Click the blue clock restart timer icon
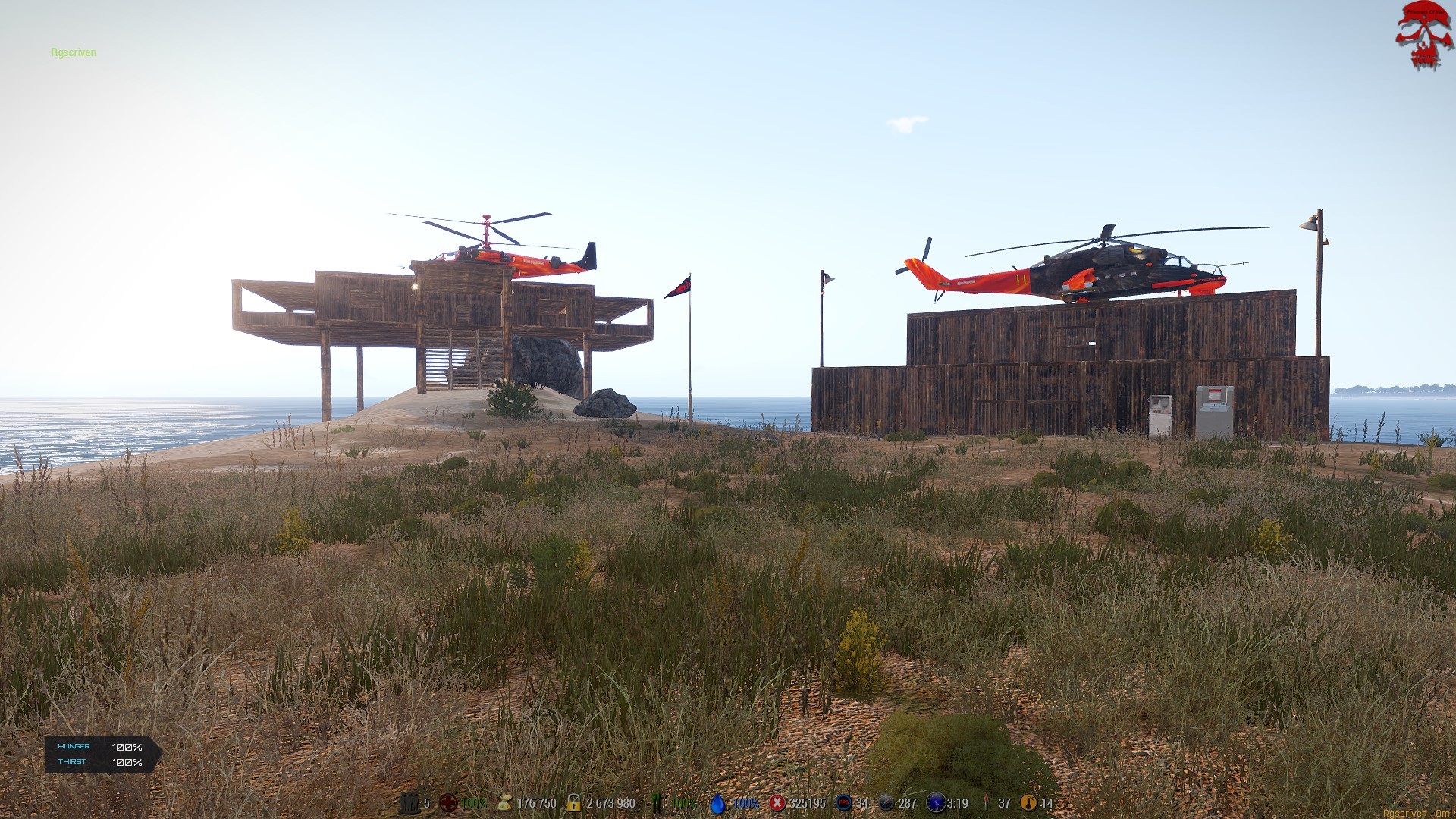The height and width of the screenshot is (819, 1456). tap(936, 803)
